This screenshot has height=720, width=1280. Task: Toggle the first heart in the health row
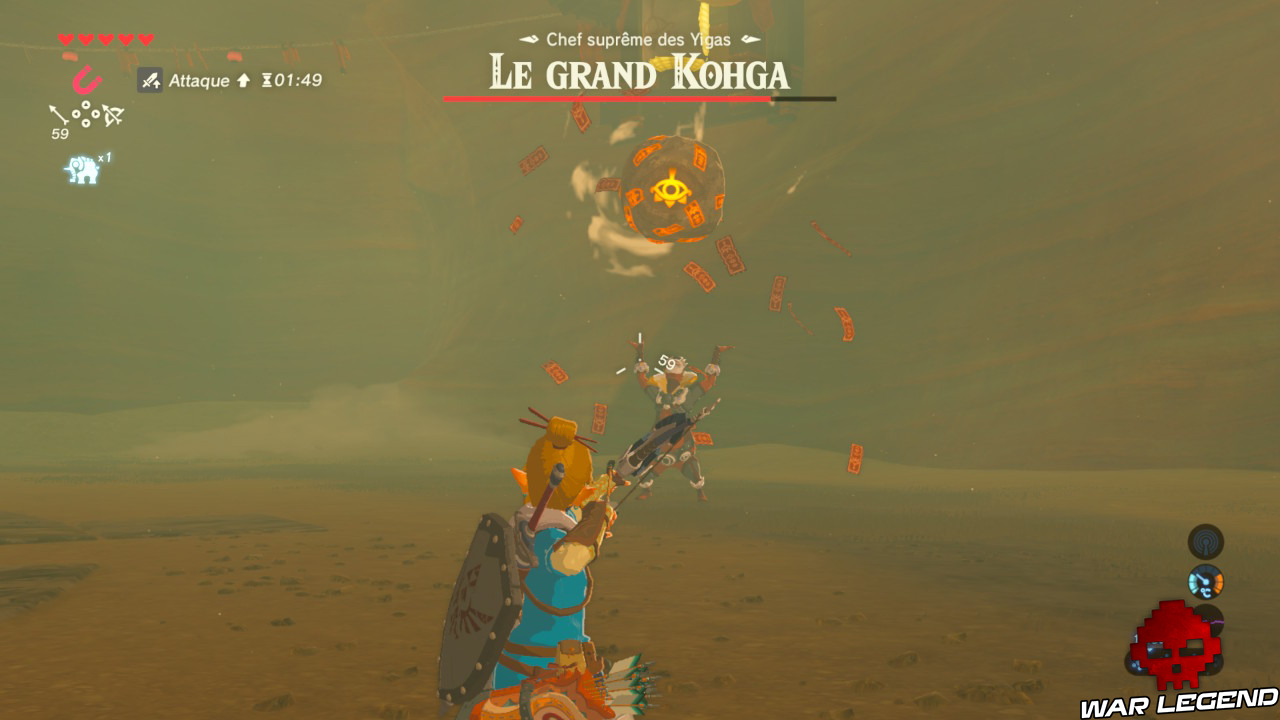click(x=65, y=39)
